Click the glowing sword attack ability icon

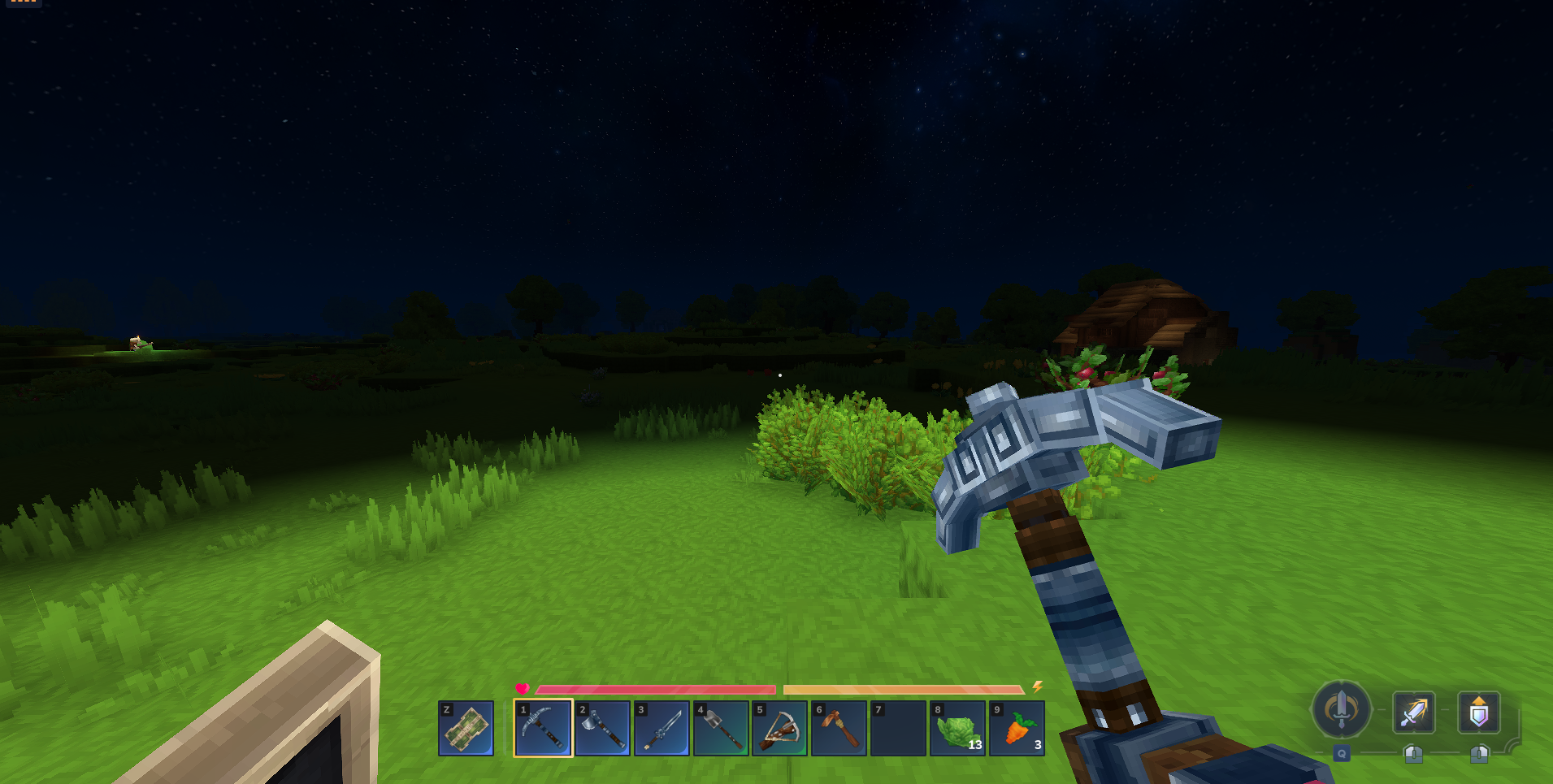coord(1413,713)
